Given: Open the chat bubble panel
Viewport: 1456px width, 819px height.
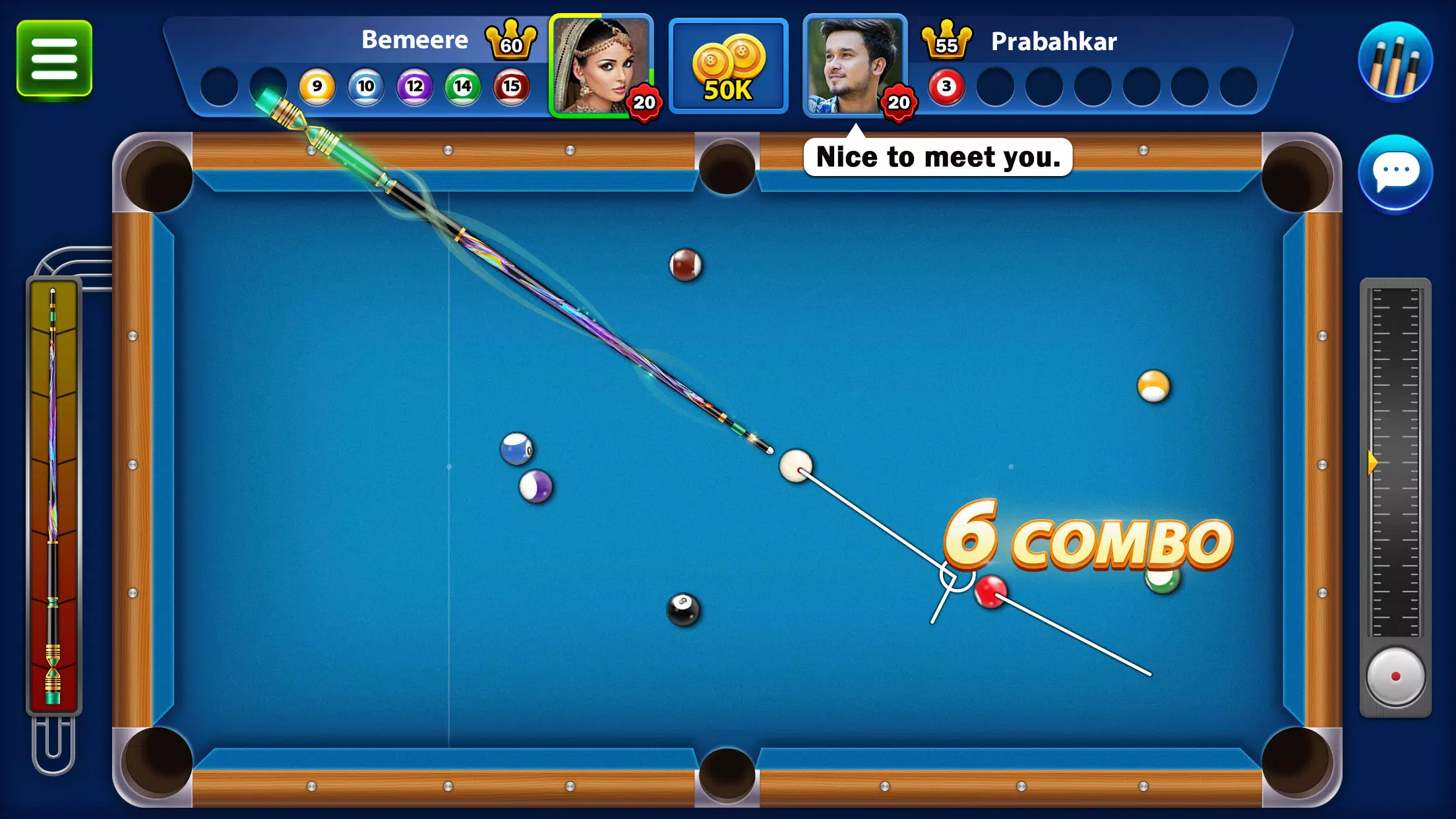Looking at the screenshot, I should [1396, 170].
